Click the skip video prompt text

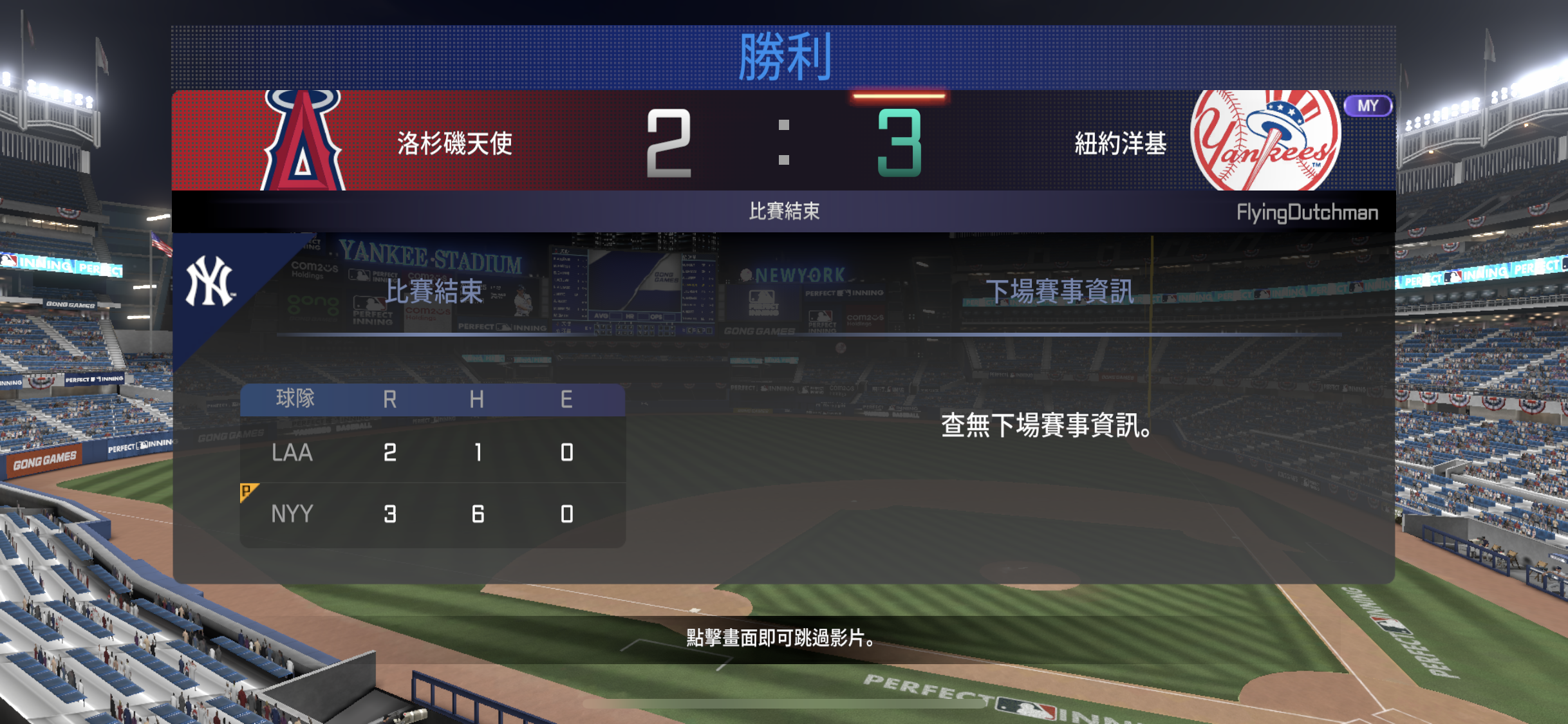click(x=783, y=638)
